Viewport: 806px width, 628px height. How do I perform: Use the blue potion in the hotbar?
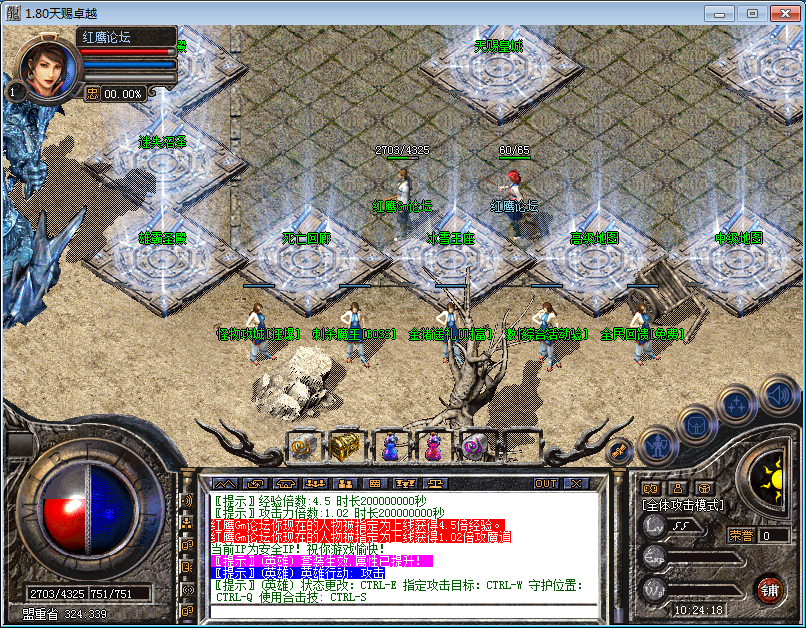point(390,446)
